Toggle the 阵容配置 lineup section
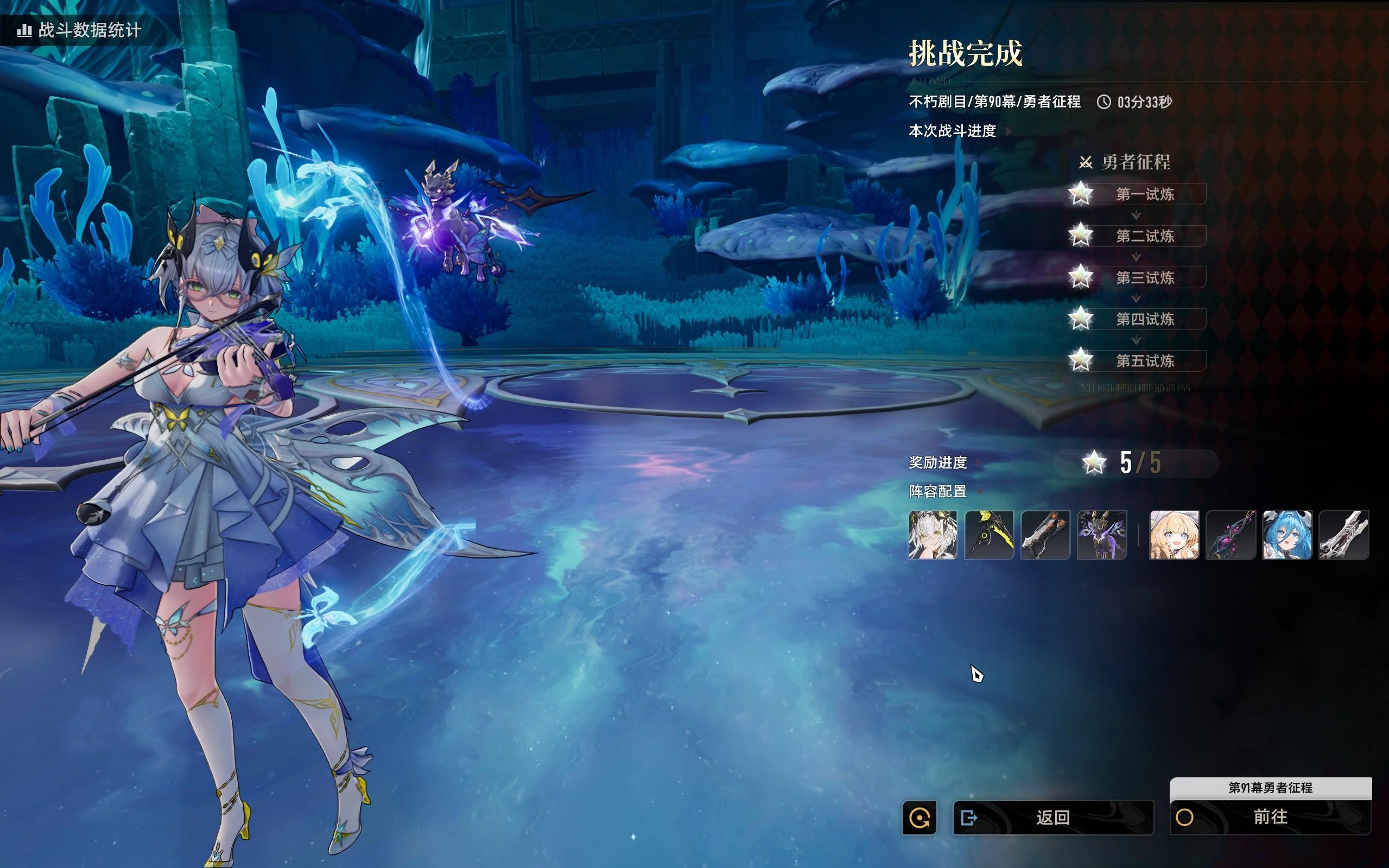Screen dimensions: 1389x868 pos(979,491)
